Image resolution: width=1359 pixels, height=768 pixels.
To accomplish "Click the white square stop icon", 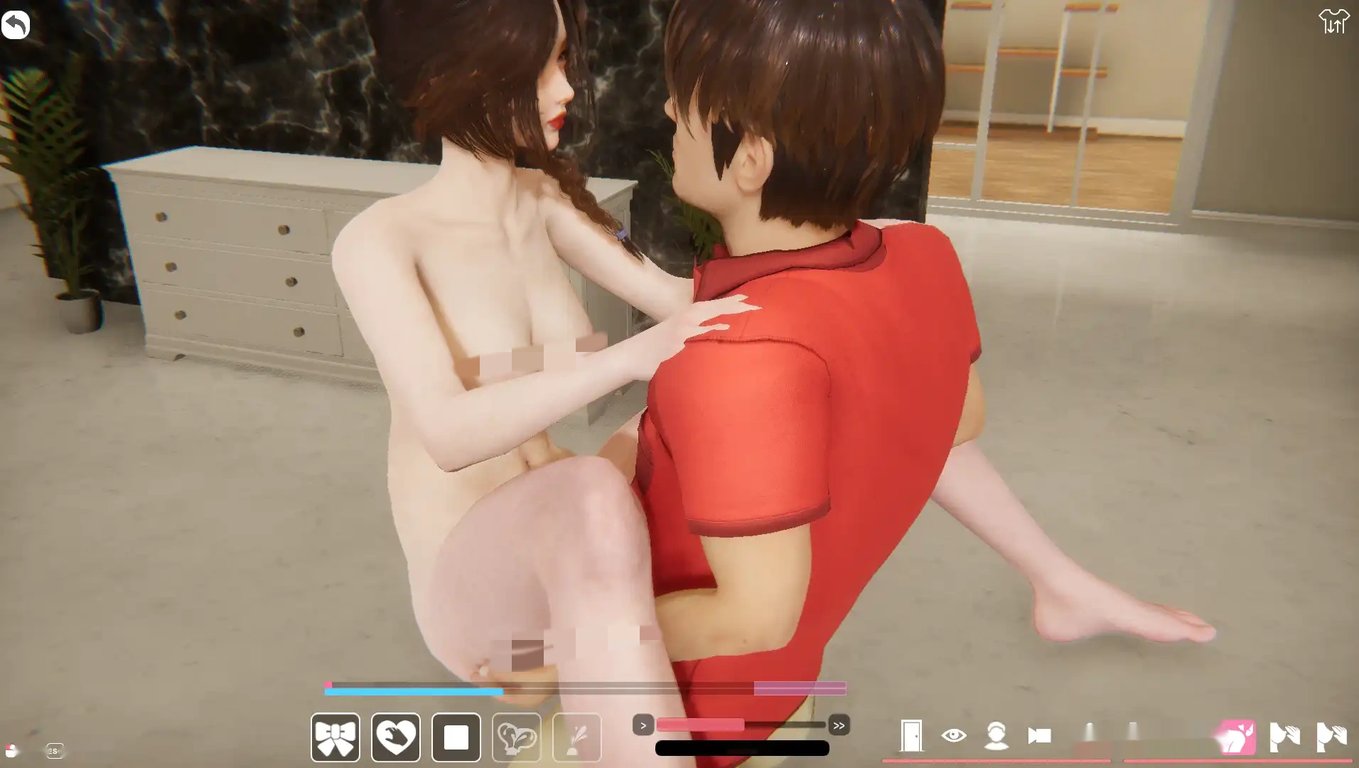I will tap(455, 736).
